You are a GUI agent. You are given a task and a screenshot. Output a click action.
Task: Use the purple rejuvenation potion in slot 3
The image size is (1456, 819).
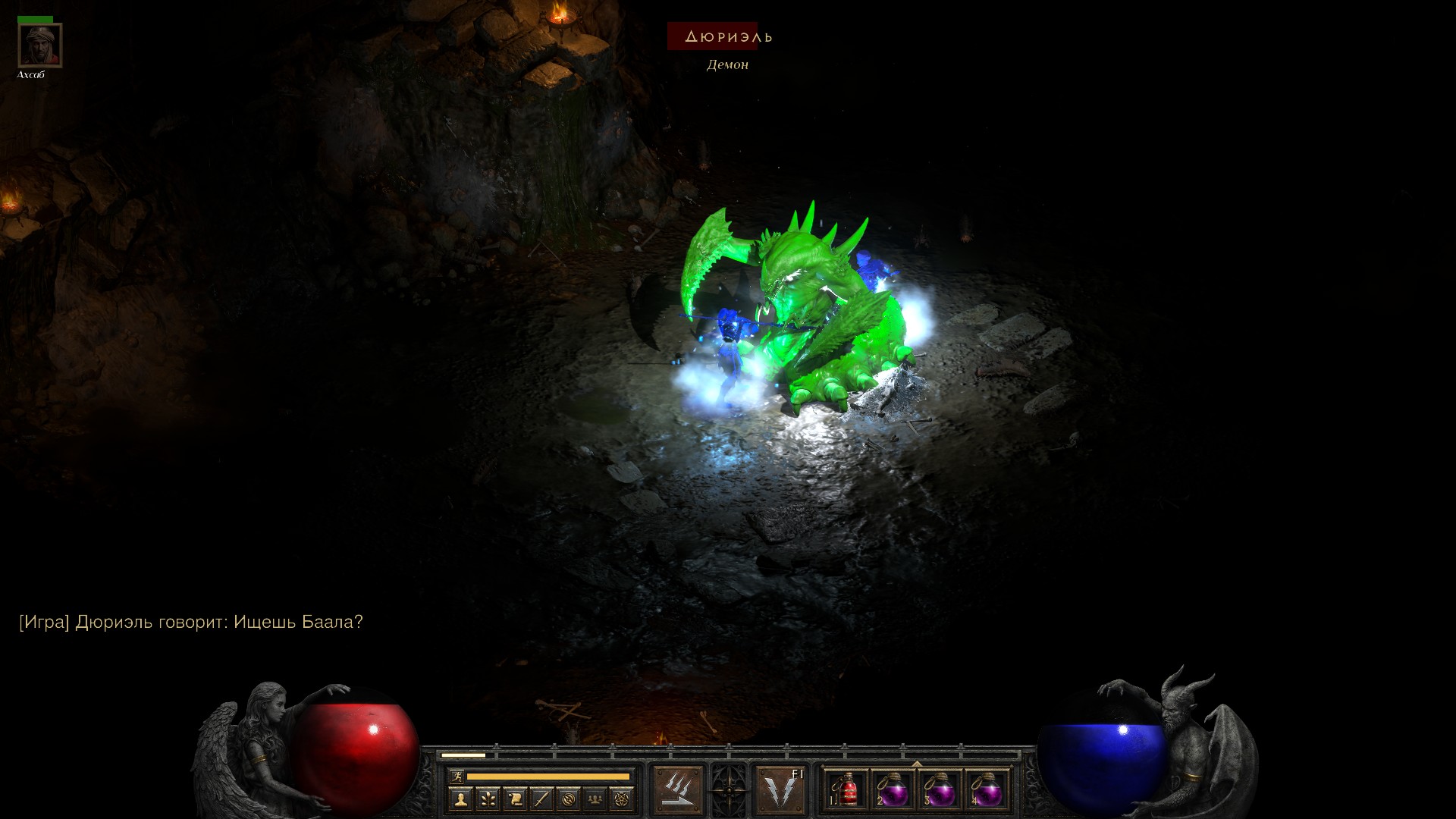pos(940,791)
